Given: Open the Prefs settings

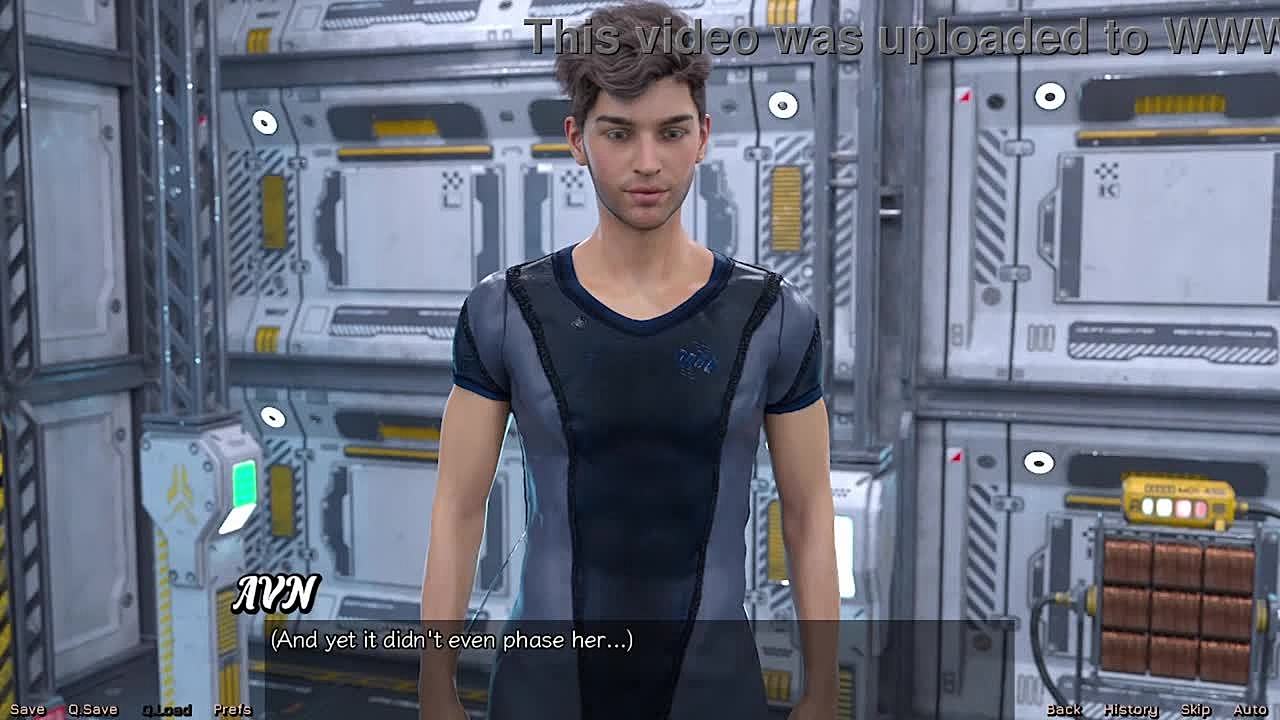Looking at the screenshot, I should tap(233, 709).
